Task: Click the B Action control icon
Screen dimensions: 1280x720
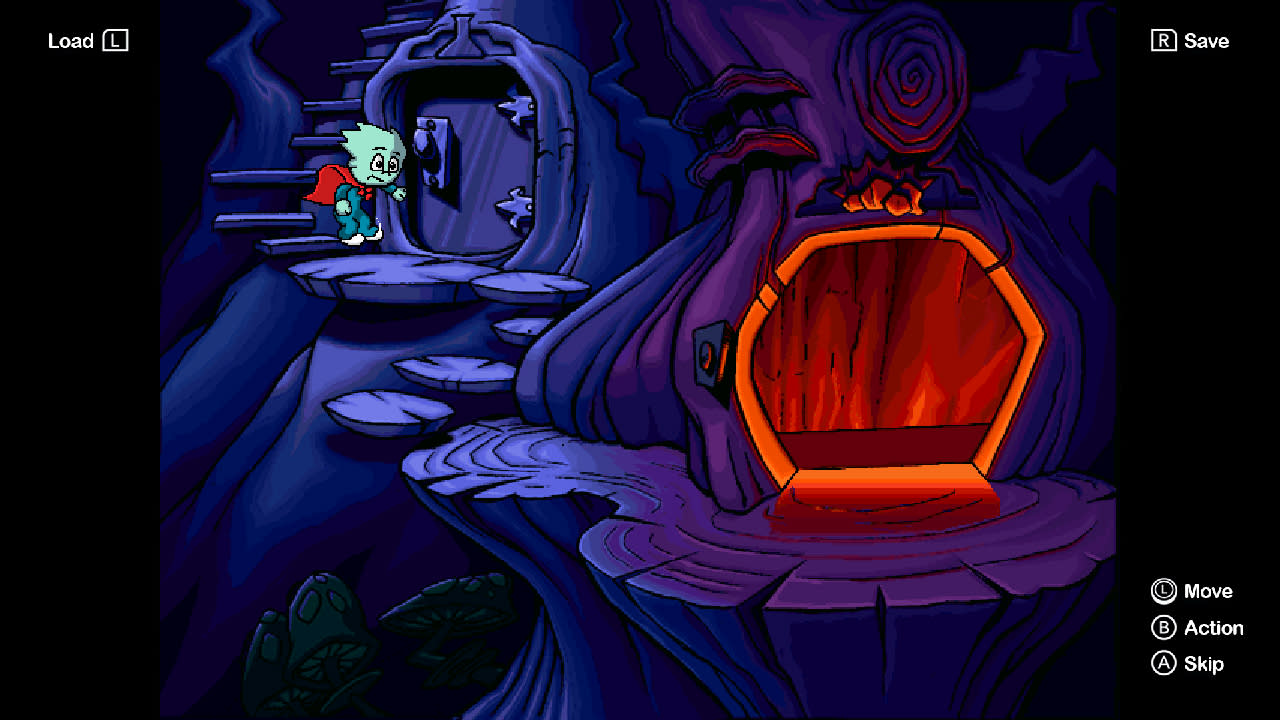Action: point(1163,628)
